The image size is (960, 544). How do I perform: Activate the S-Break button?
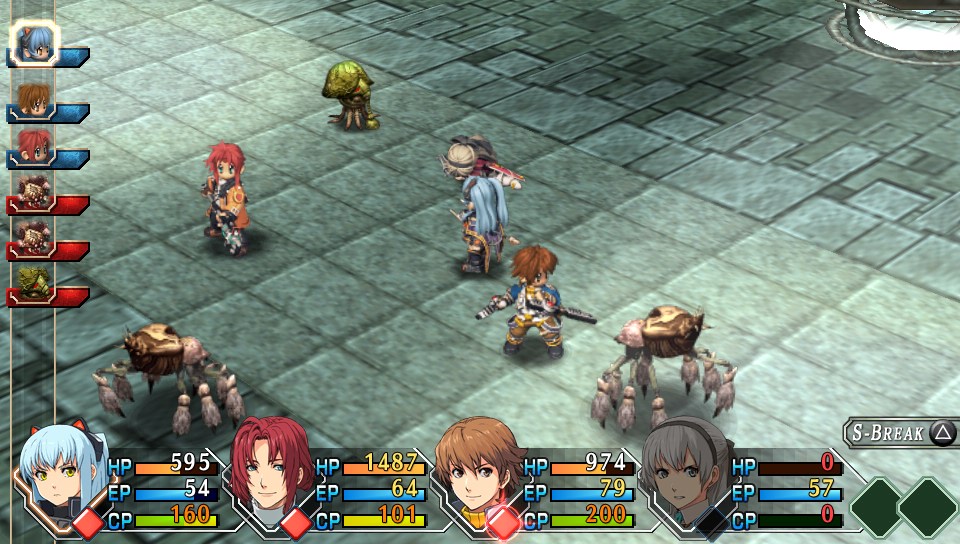900,433
